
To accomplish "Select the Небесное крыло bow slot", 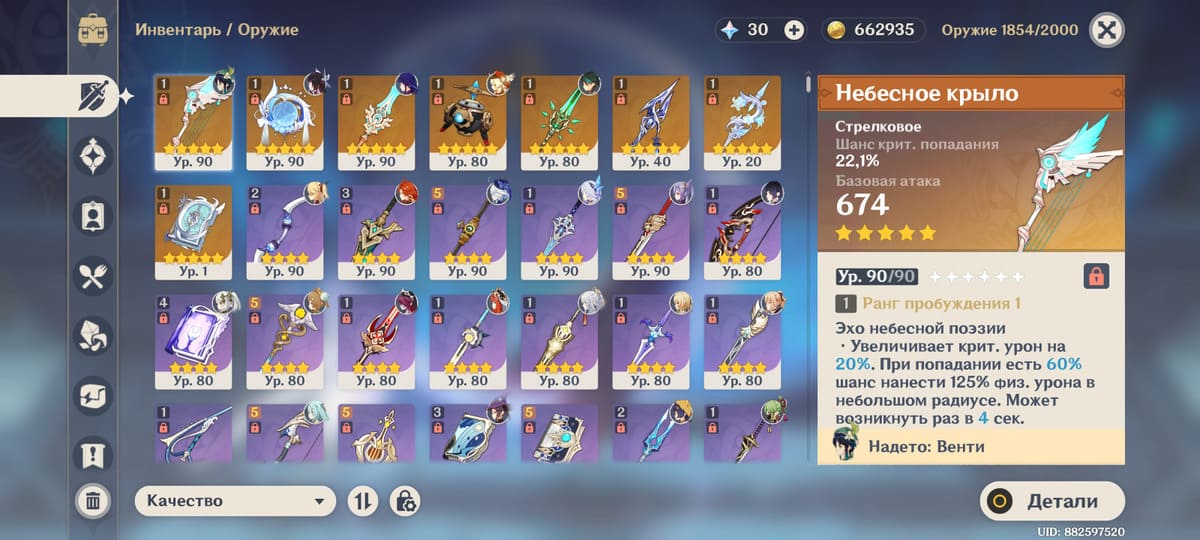I will 194,122.
